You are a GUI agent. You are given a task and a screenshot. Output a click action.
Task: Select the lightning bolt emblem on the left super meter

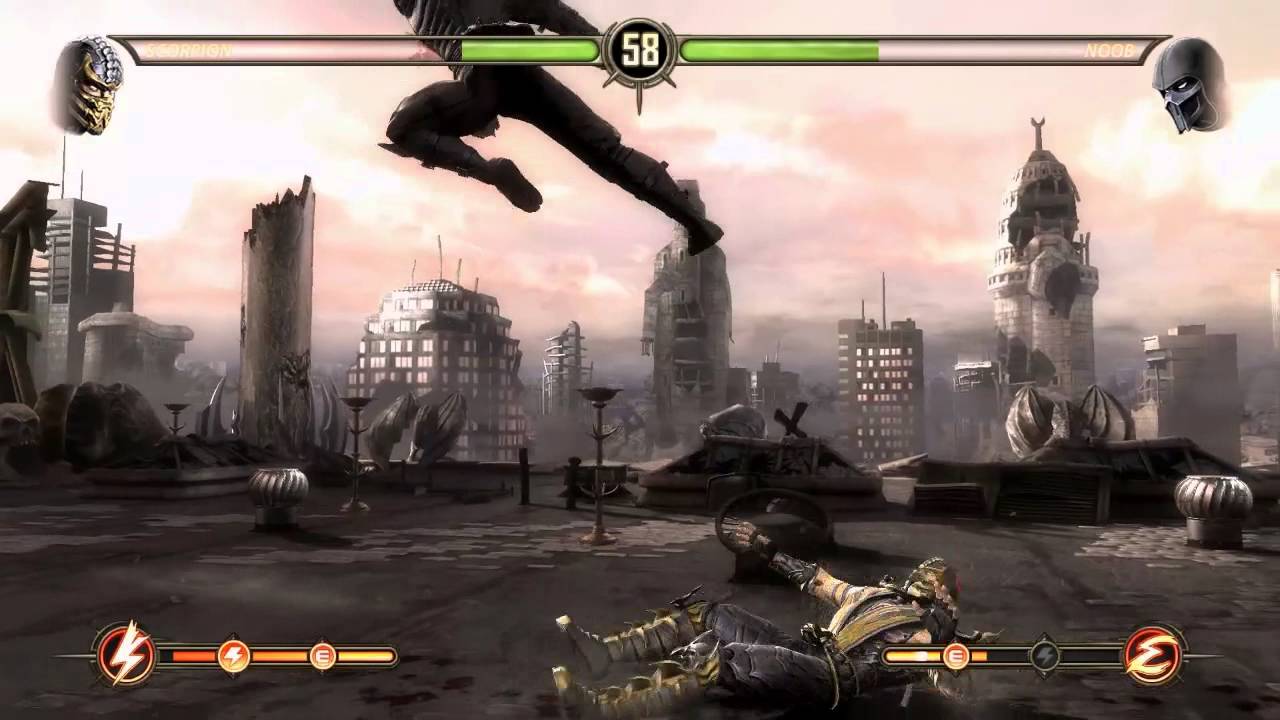(x=124, y=656)
